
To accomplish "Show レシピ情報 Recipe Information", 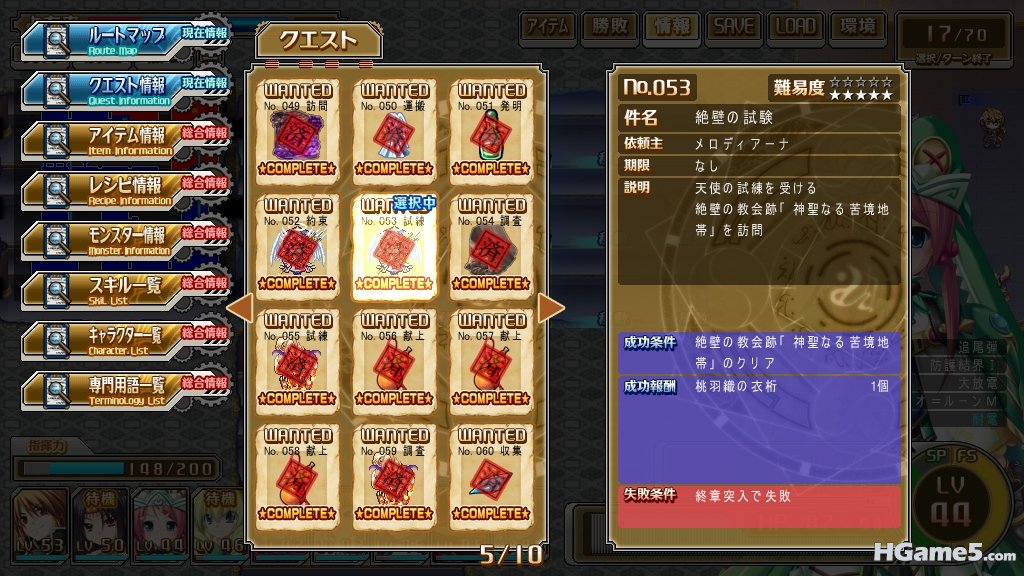I will 125,189.
